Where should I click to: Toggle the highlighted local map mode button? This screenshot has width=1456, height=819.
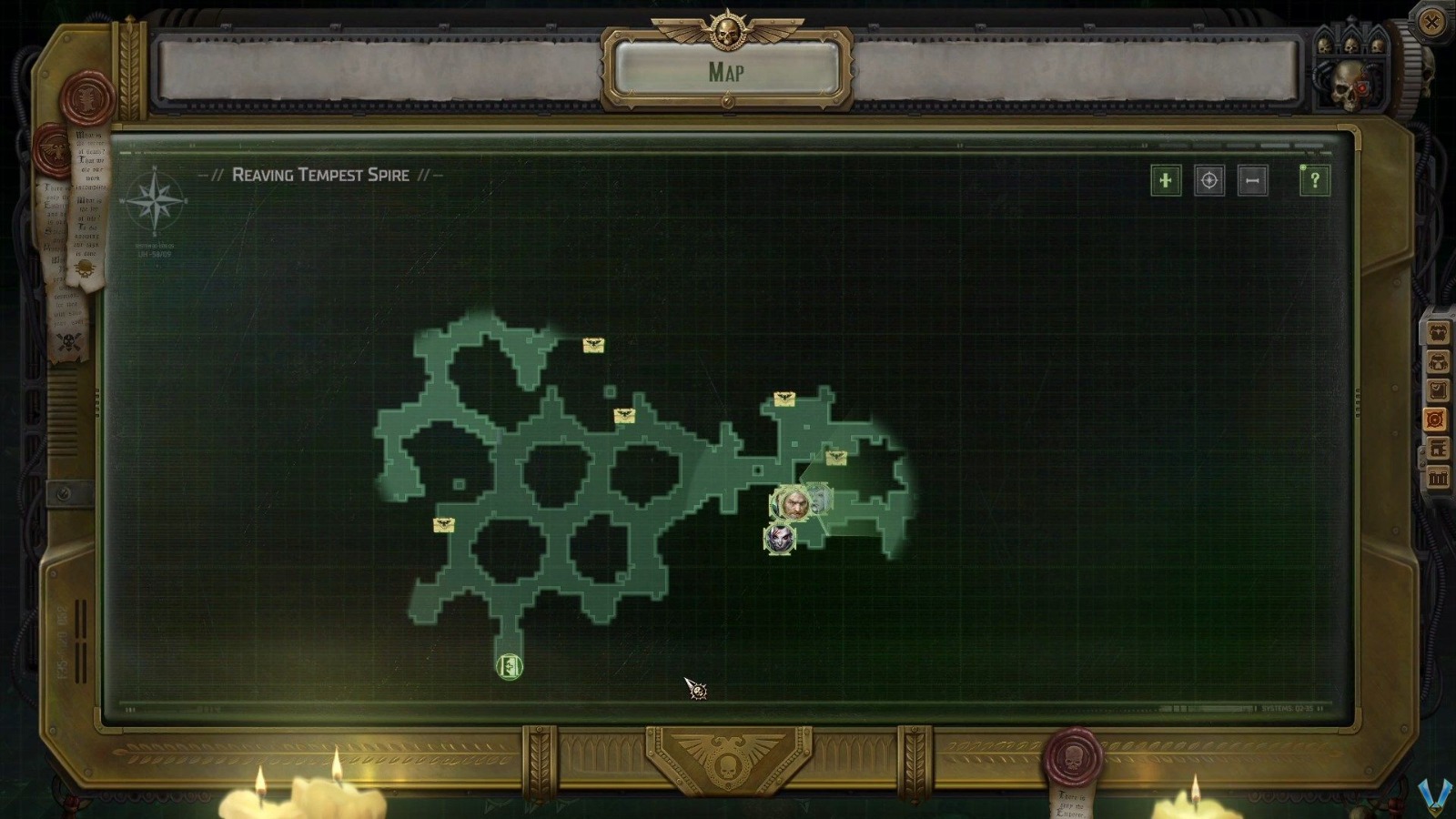(x=1439, y=419)
